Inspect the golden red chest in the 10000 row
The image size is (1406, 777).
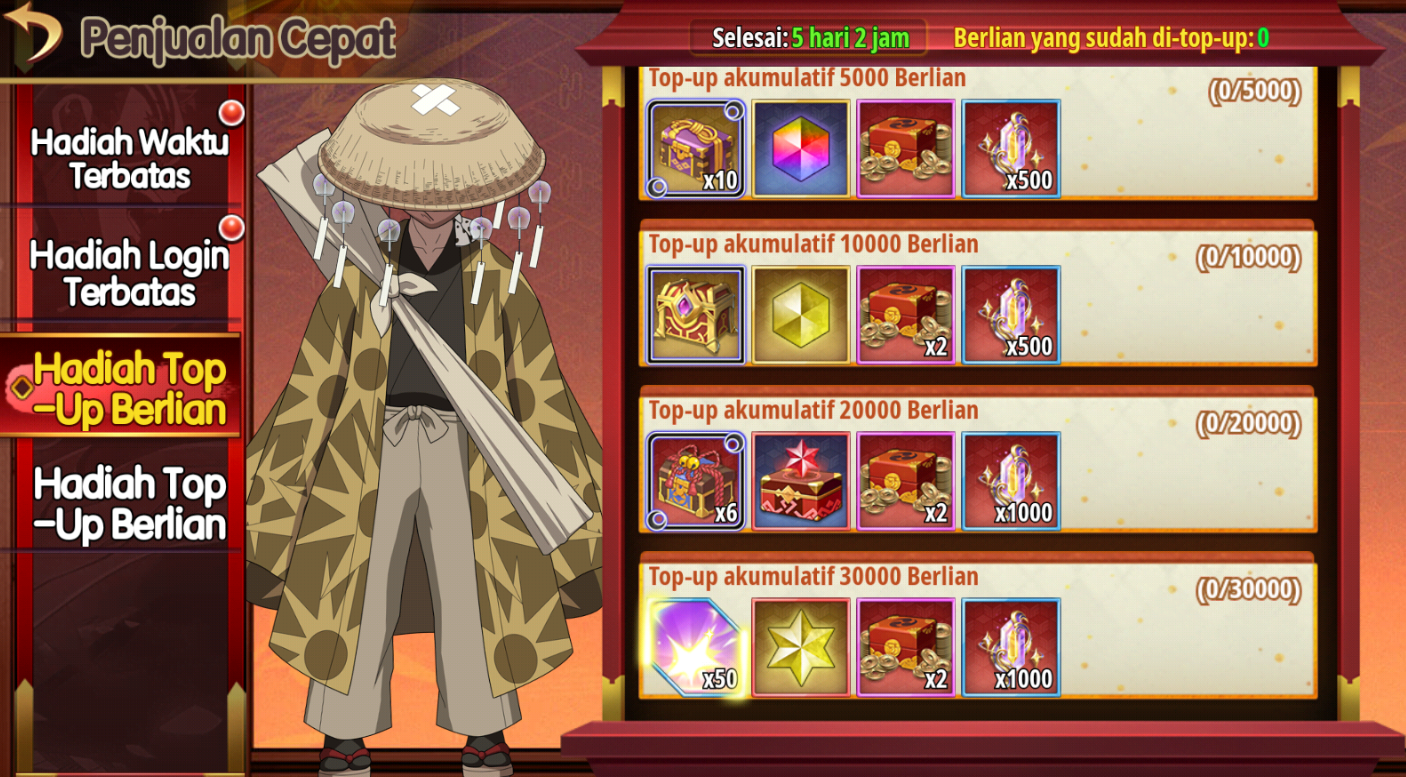click(x=696, y=315)
